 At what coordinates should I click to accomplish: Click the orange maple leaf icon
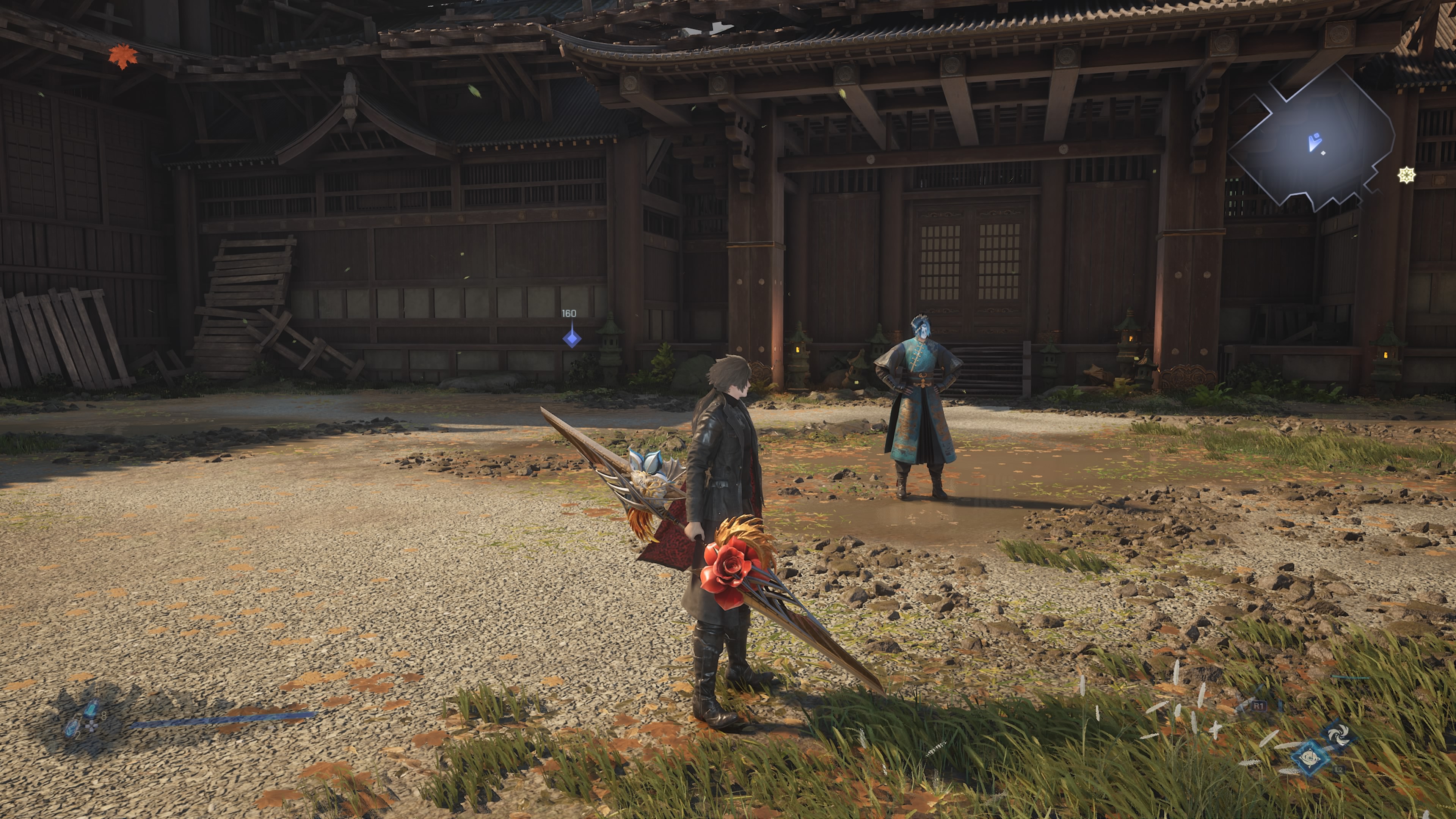pyautogui.click(x=122, y=56)
